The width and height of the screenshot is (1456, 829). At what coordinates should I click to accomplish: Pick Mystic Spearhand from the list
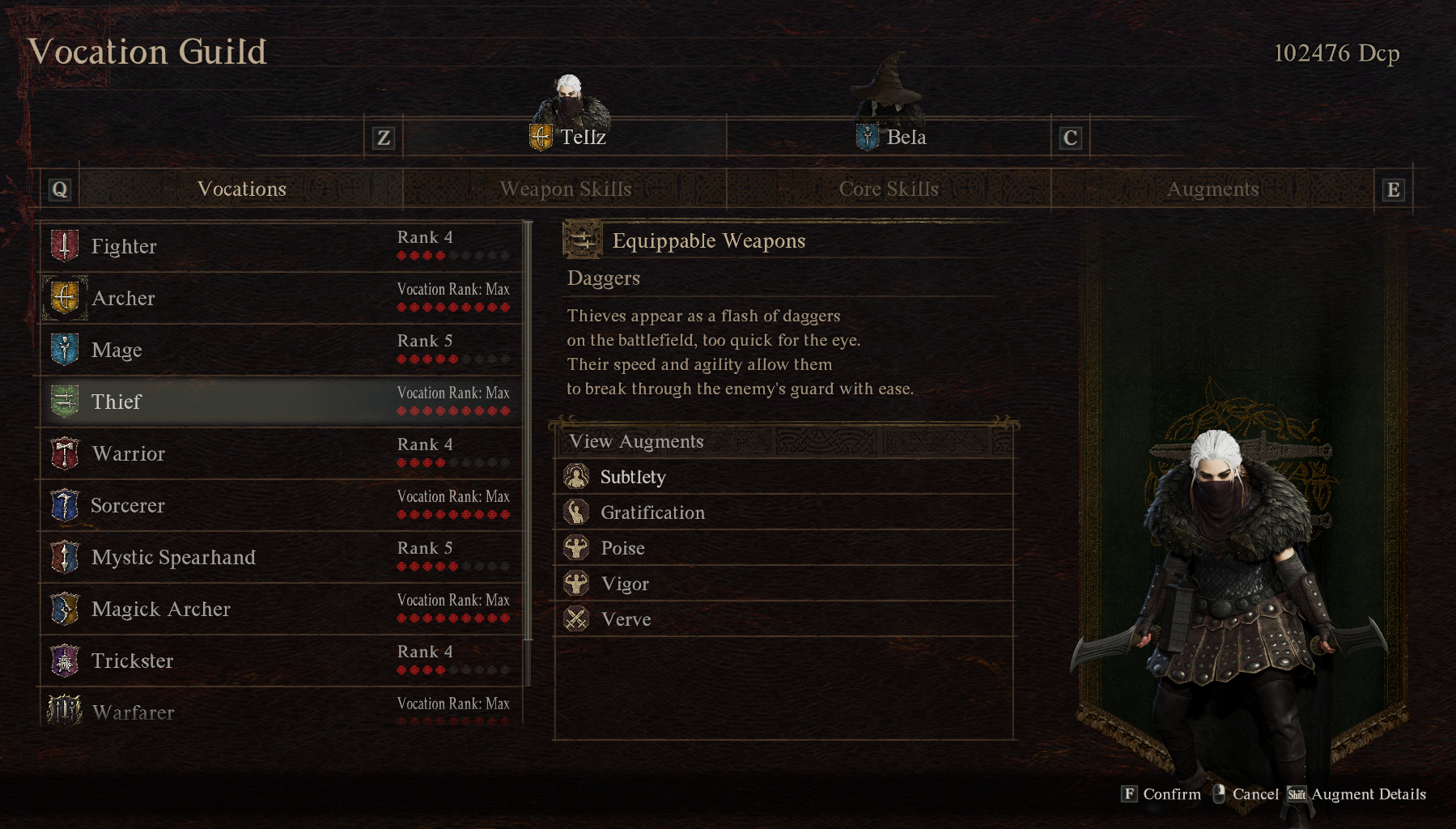click(x=279, y=557)
